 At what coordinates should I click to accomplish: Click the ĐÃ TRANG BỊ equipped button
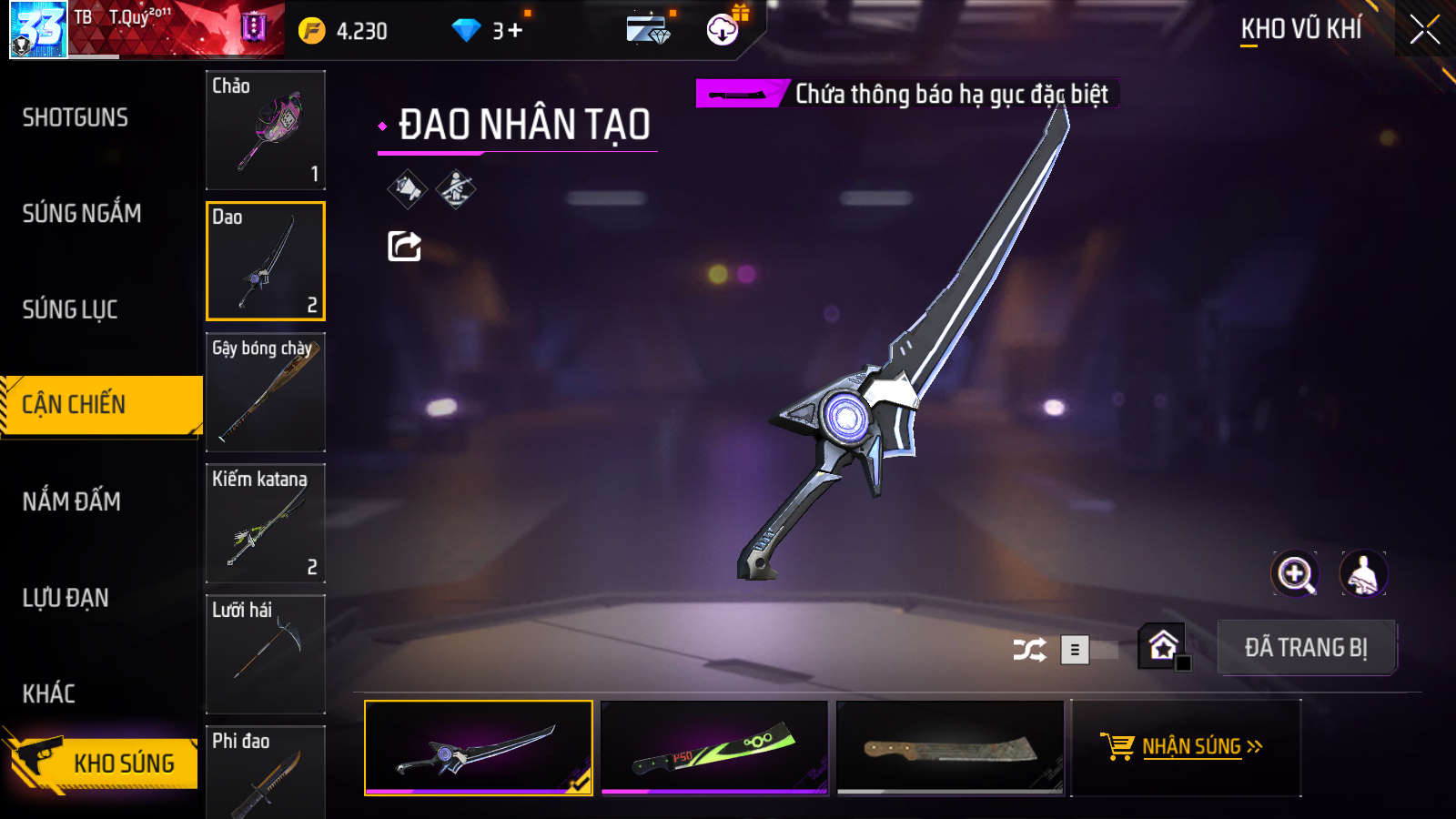[1306, 648]
